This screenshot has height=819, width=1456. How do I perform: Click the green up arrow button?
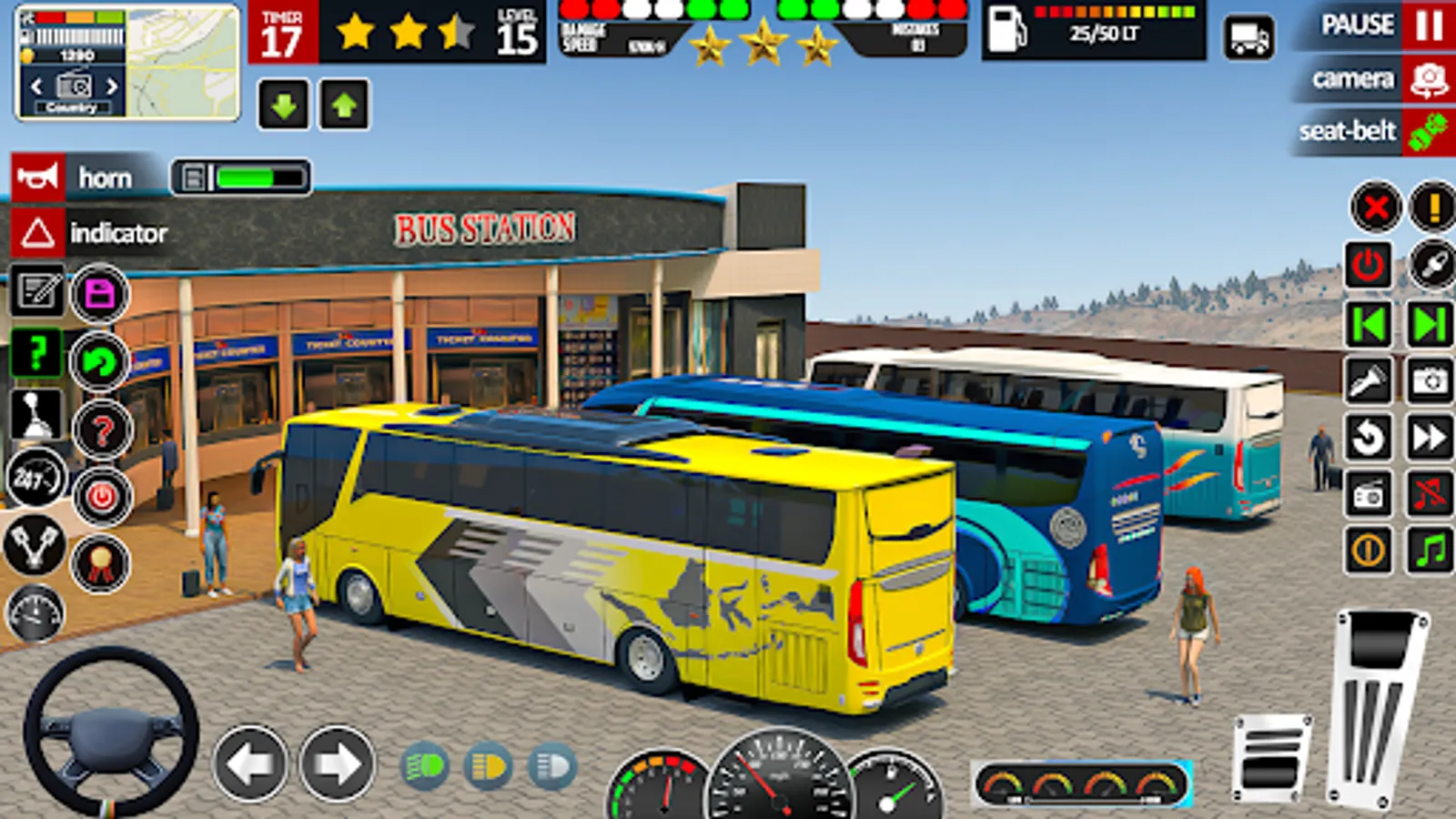(x=344, y=106)
